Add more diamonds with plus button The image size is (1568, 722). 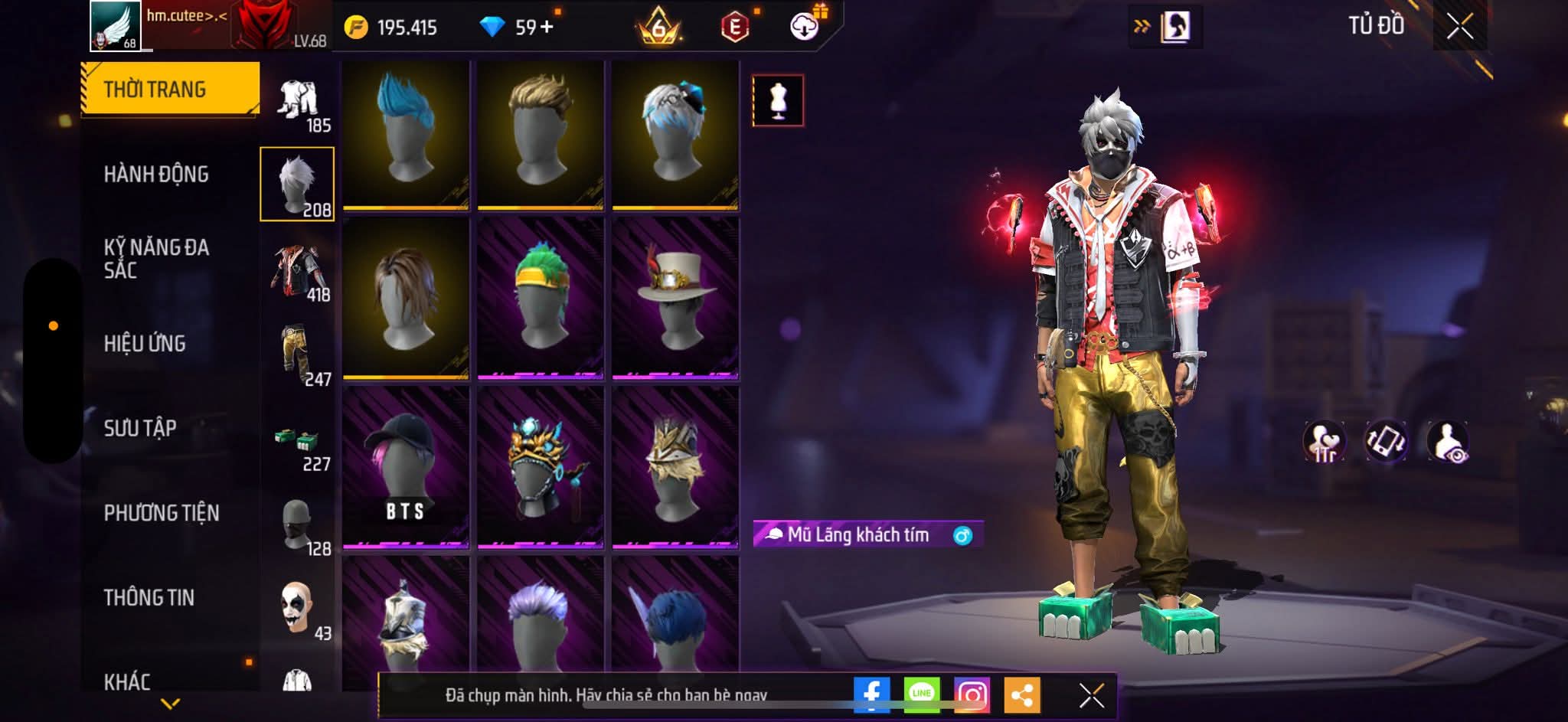click(547, 28)
